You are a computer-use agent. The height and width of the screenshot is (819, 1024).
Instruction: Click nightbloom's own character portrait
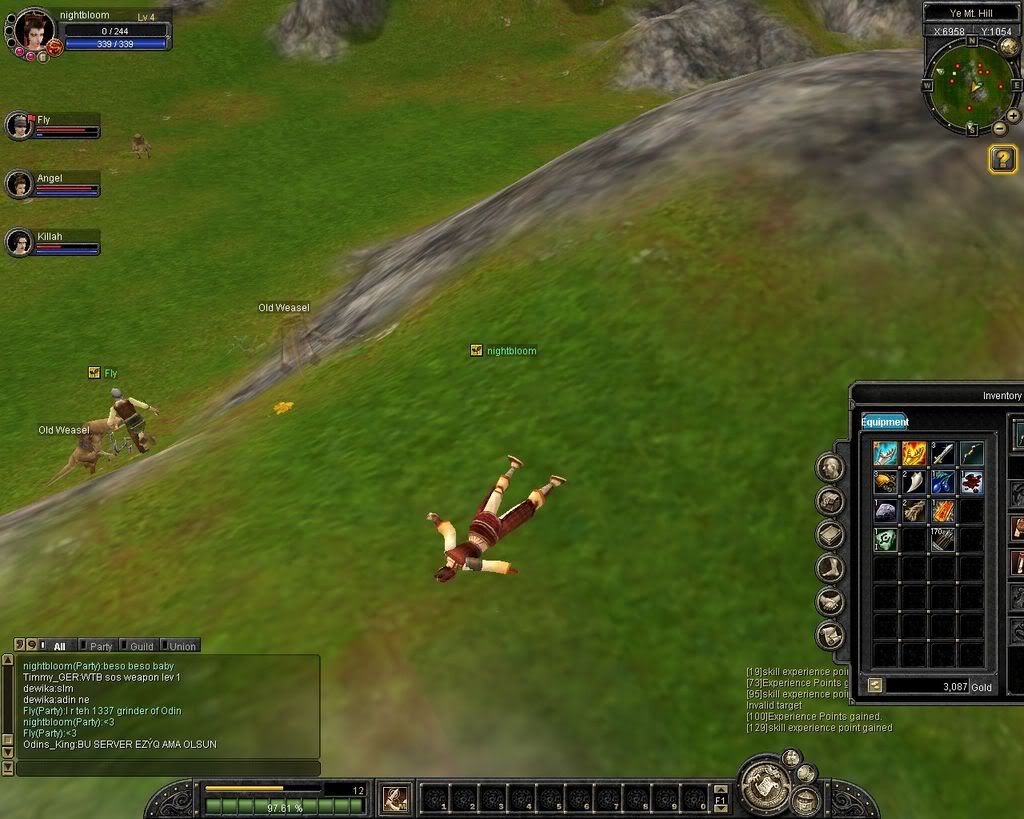[x=34, y=30]
